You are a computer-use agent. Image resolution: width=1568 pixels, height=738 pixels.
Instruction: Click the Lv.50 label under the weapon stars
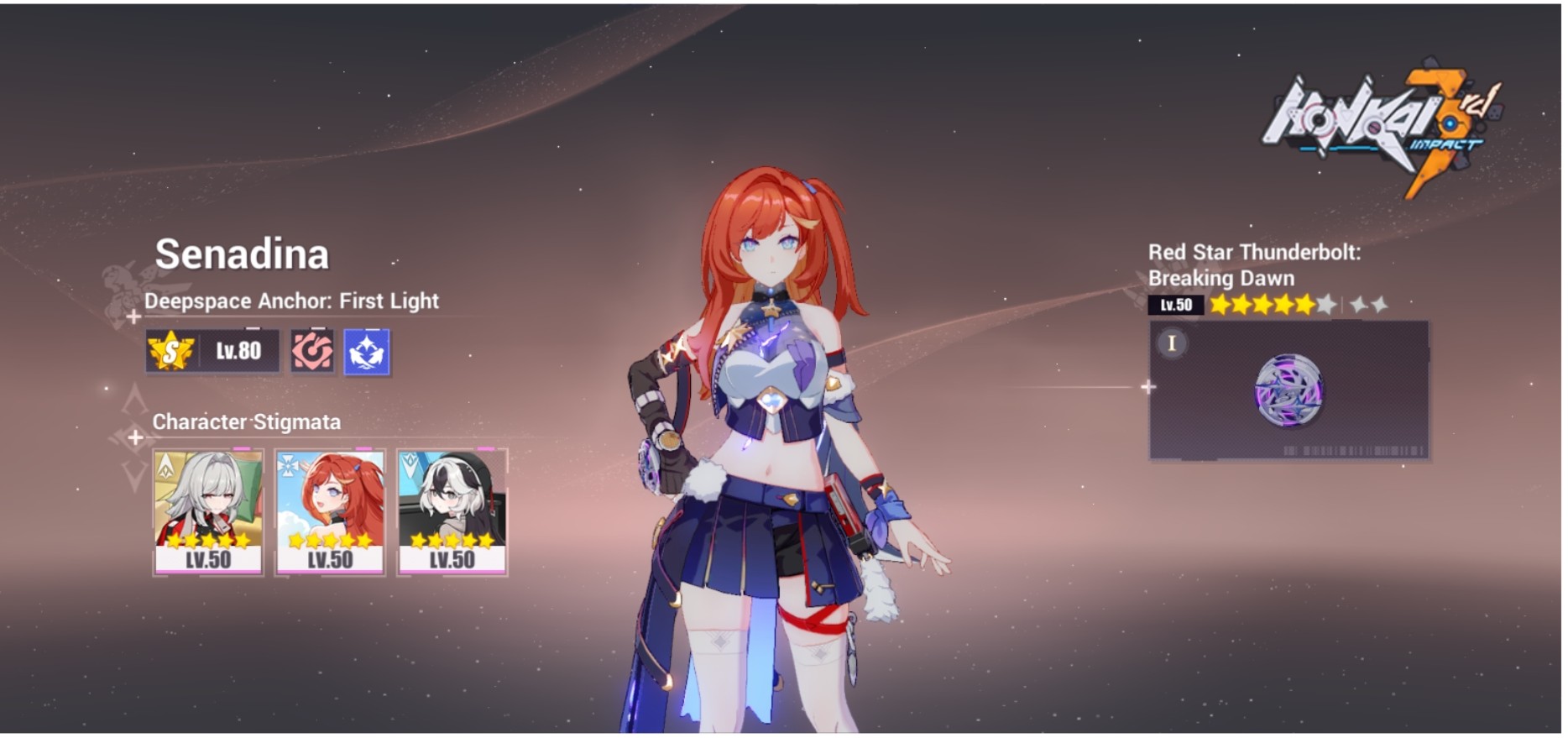tap(1173, 304)
